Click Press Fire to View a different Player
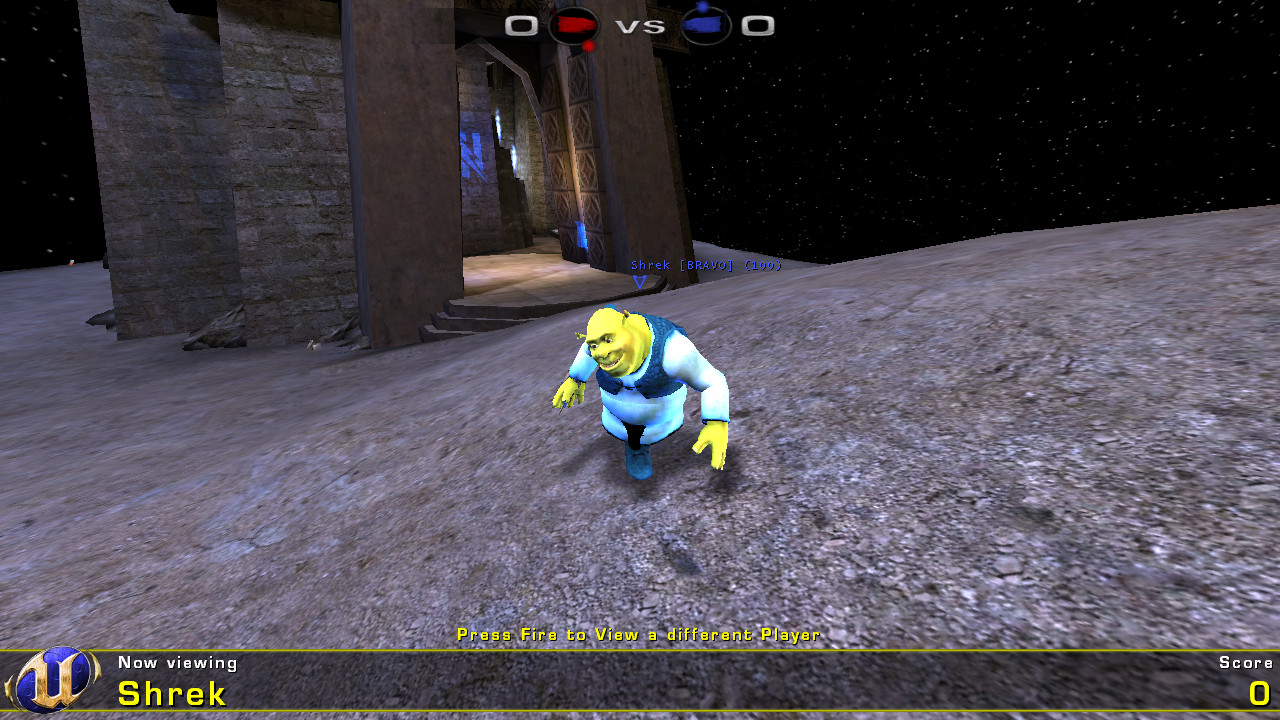The image size is (1280, 720). (x=638, y=634)
